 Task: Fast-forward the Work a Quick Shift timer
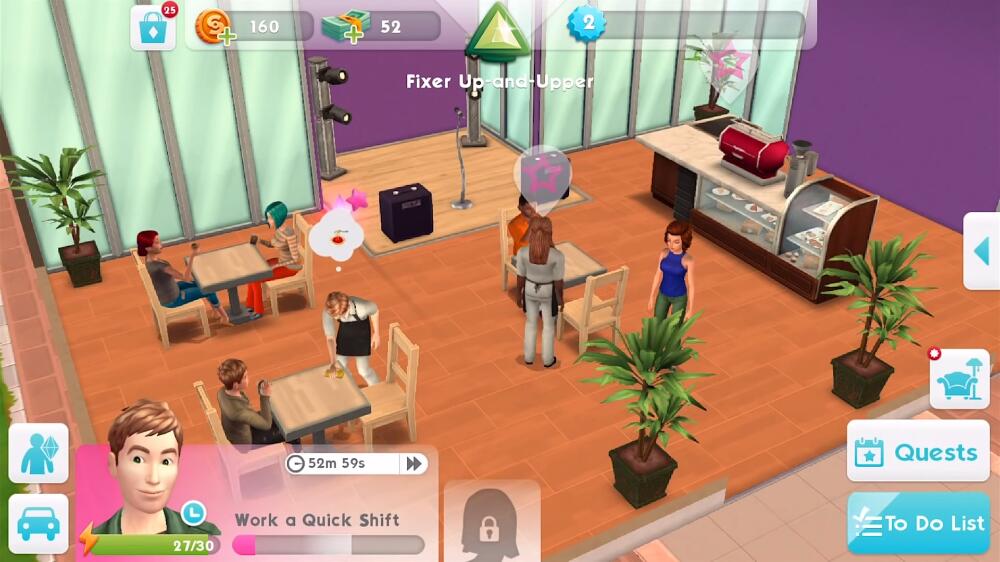coord(412,463)
